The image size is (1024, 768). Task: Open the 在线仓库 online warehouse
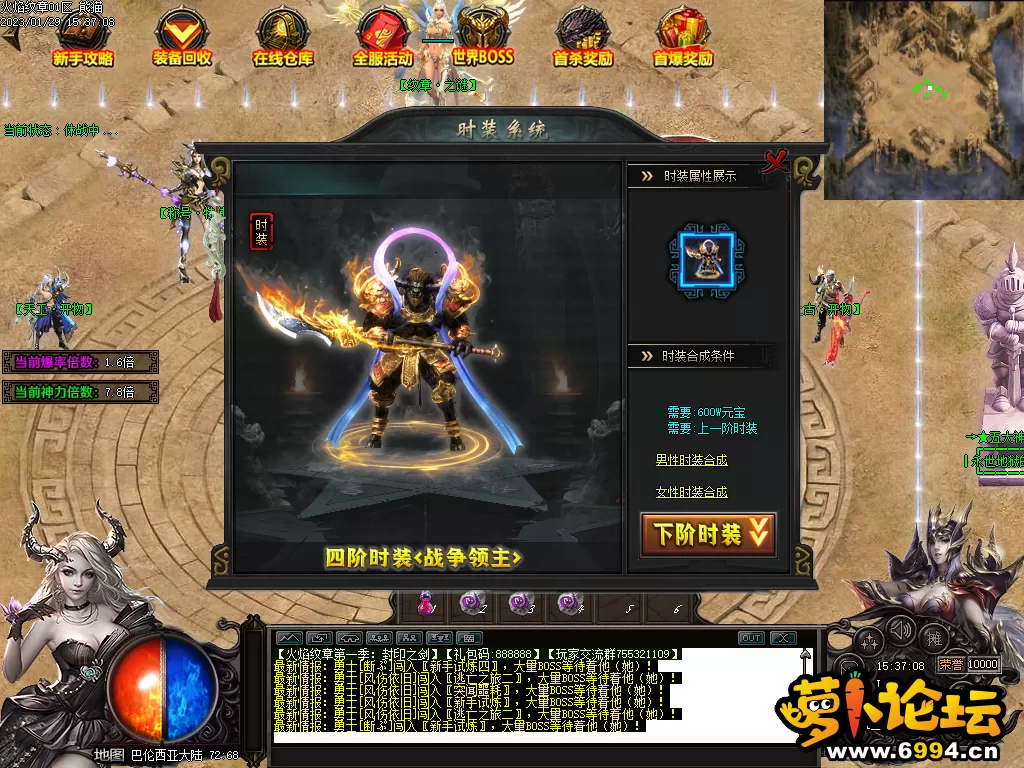pyautogui.click(x=282, y=38)
